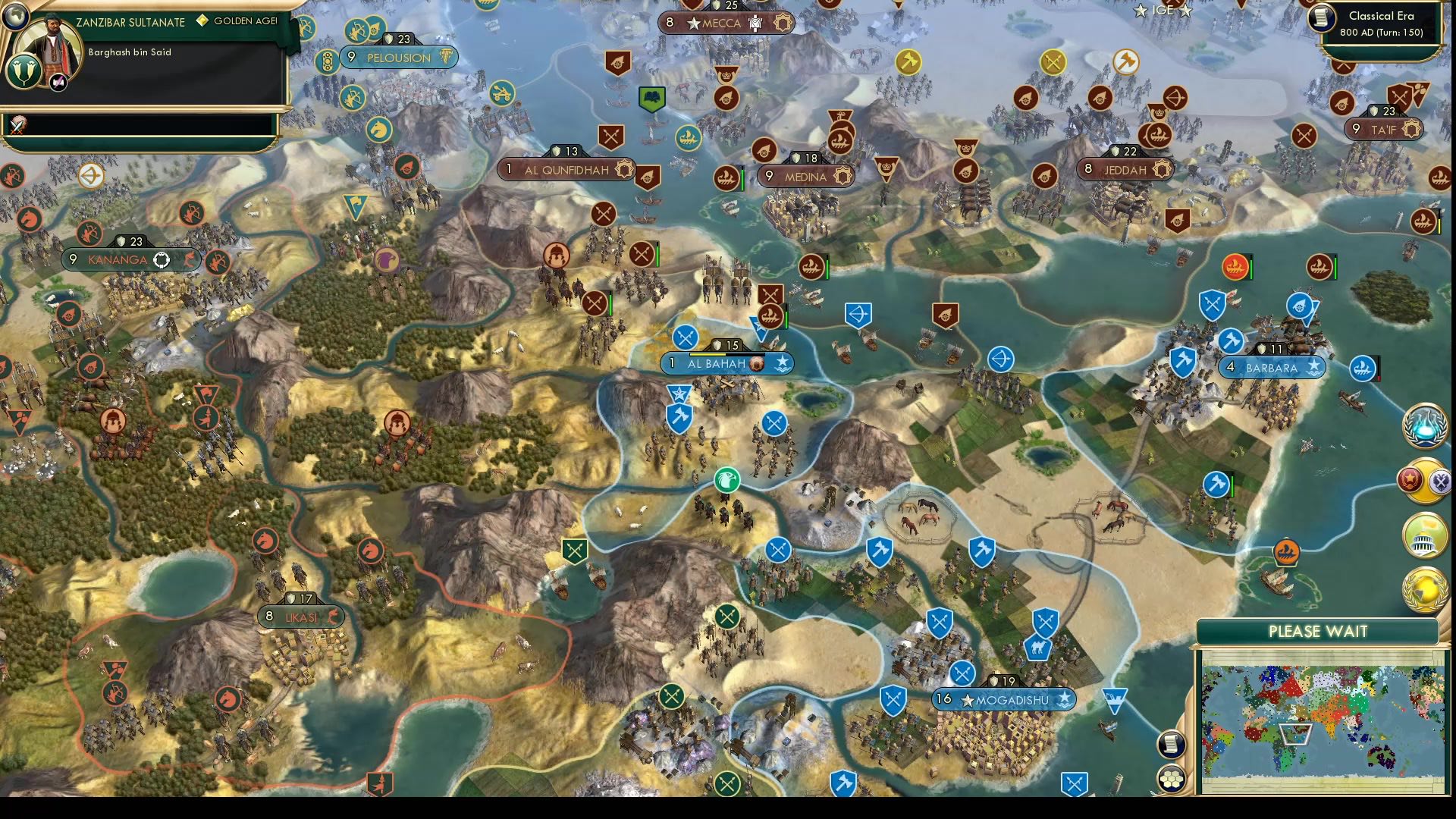Click the religion icon on Medina's banner
Screen dimensions: 1456x819
click(841, 176)
